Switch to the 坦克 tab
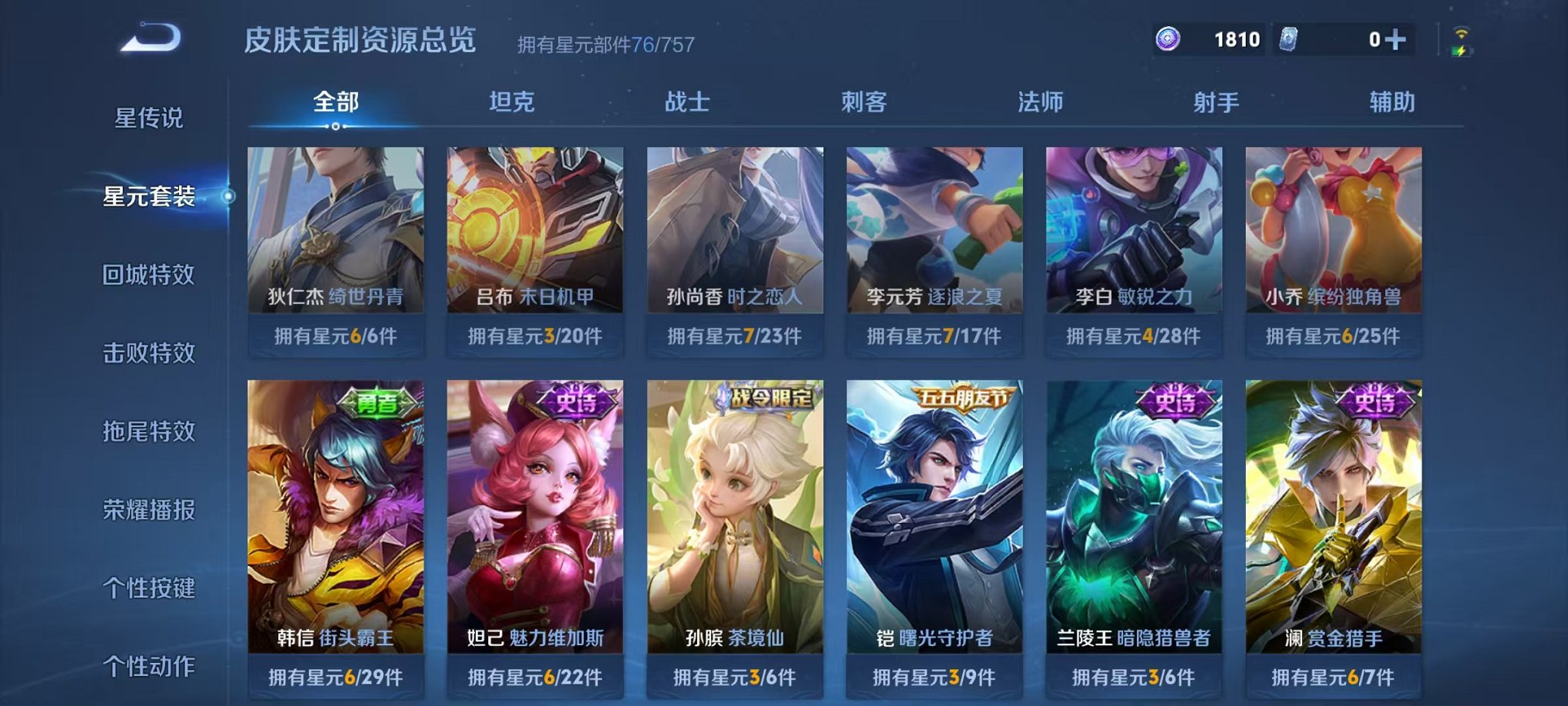 tap(512, 102)
